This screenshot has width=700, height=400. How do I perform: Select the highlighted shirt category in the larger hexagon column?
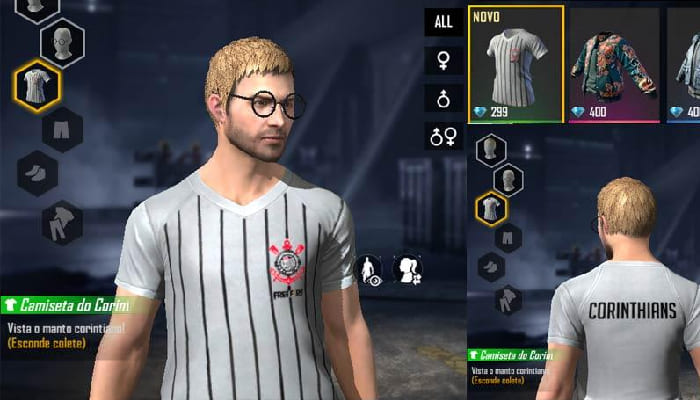38,86
